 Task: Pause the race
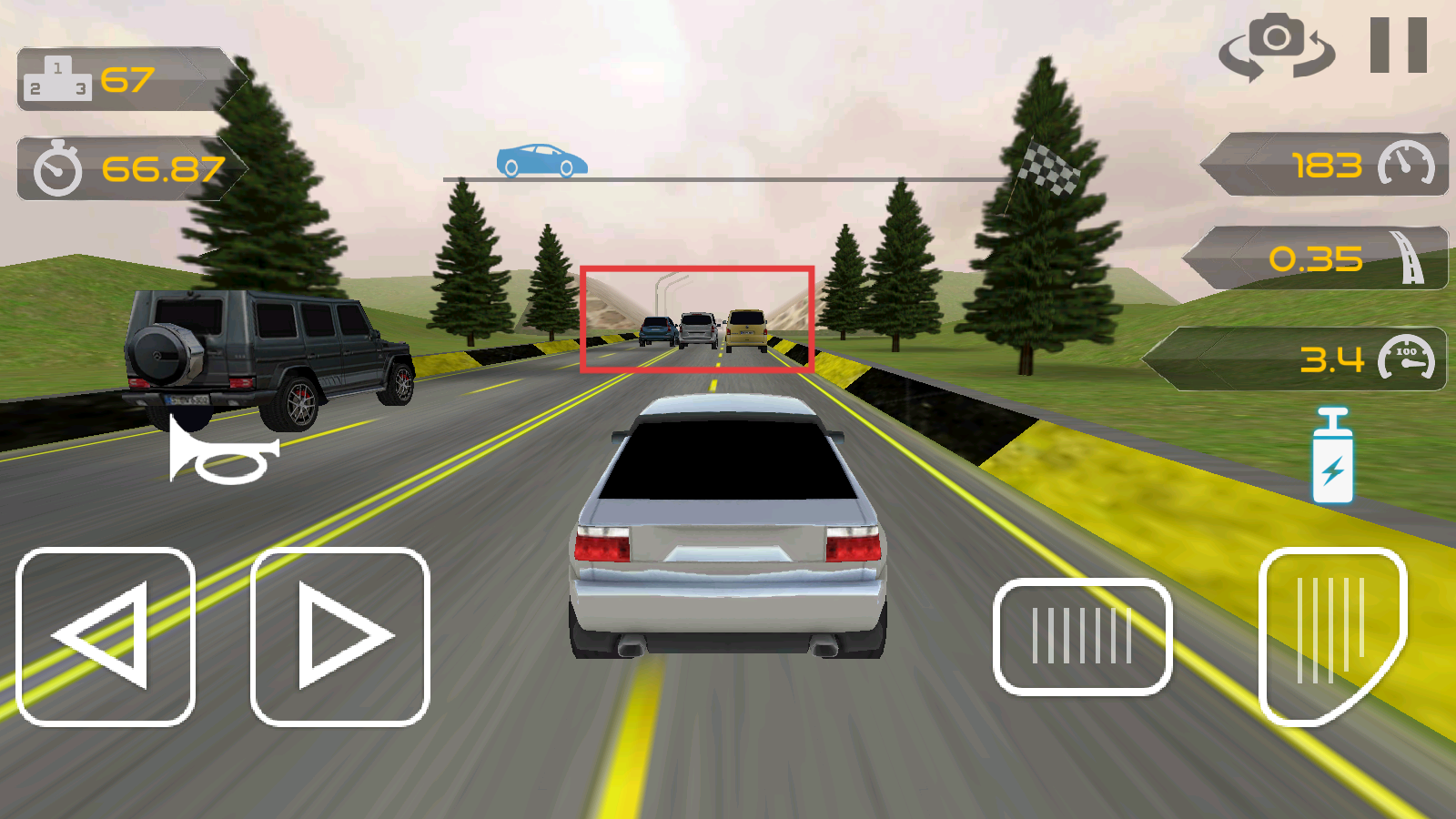(1398, 45)
